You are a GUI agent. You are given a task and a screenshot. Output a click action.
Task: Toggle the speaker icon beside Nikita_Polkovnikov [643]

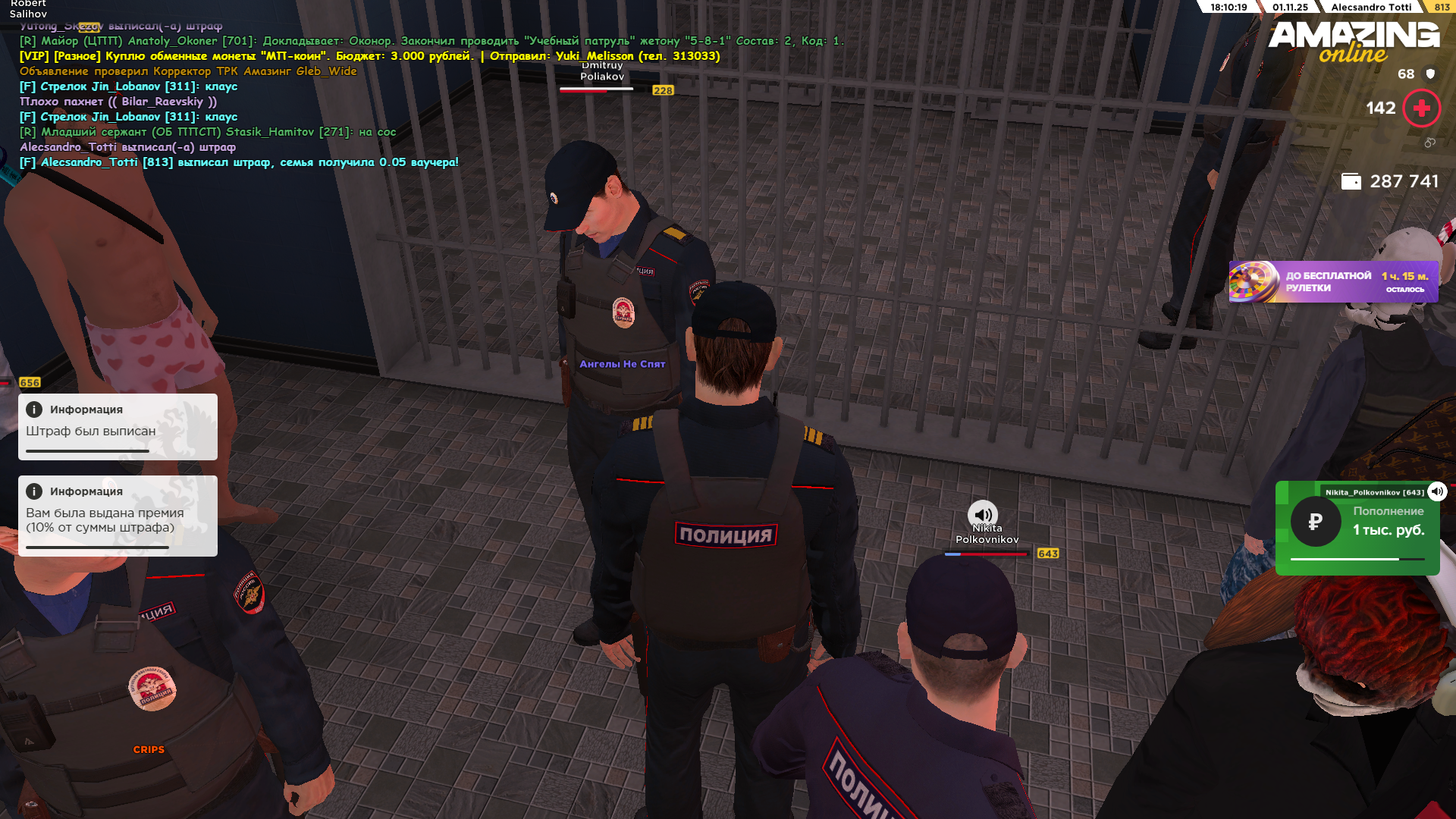pos(1437,491)
